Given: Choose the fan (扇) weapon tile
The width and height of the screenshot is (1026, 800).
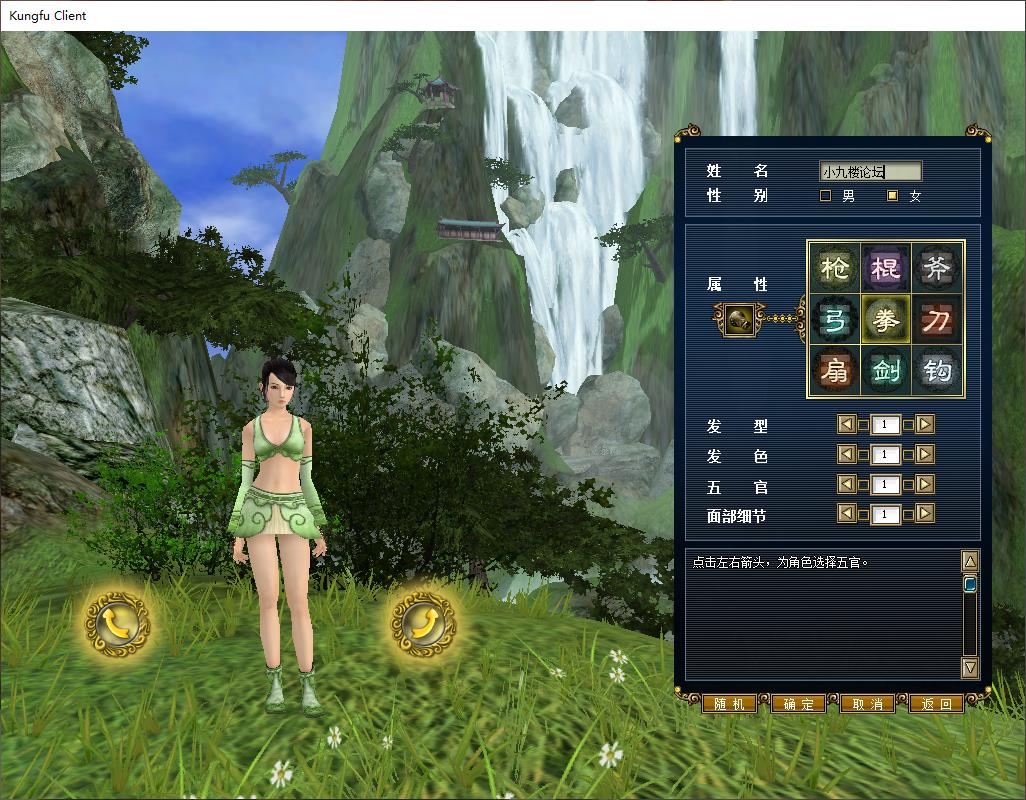Looking at the screenshot, I should (834, 372).
